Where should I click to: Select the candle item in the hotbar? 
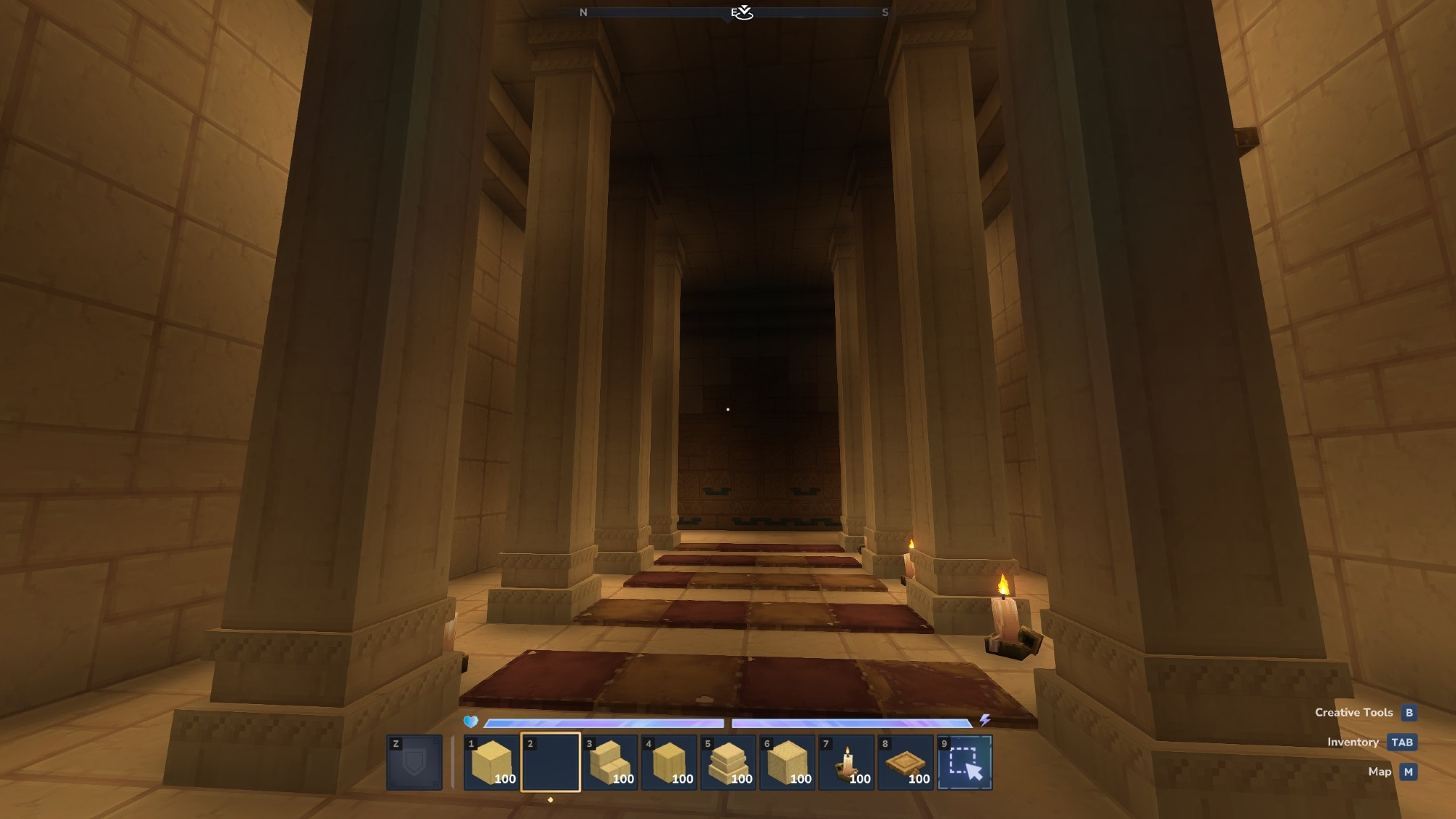(847, 762)
